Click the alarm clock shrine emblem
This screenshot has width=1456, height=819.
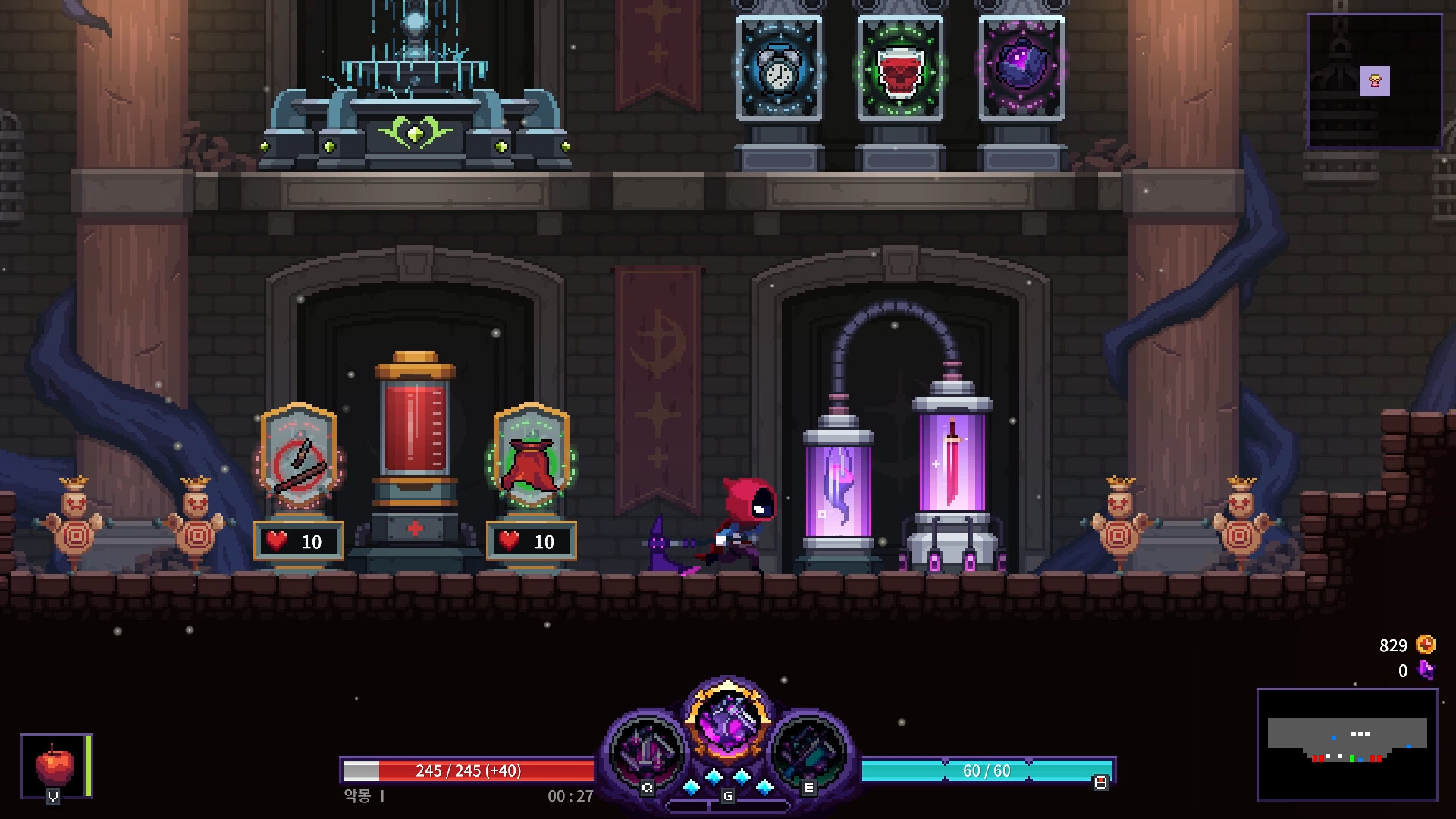pyautogui.click(x=778, y=72)
